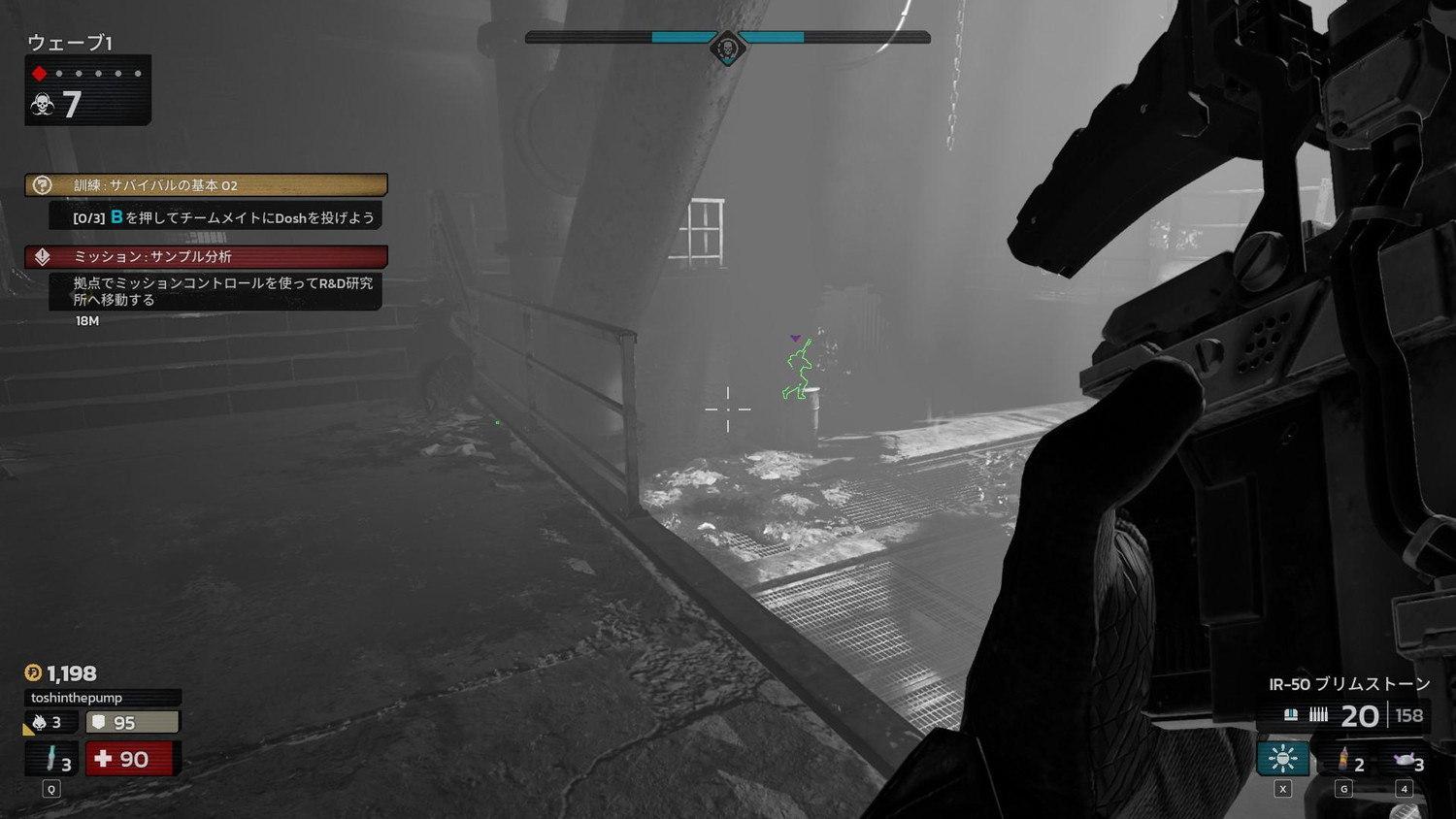This screenshot has width=1456, height=819.
Task: Select the training objective header サバイバルの基本 02
Action: click(x=206, y=184)
